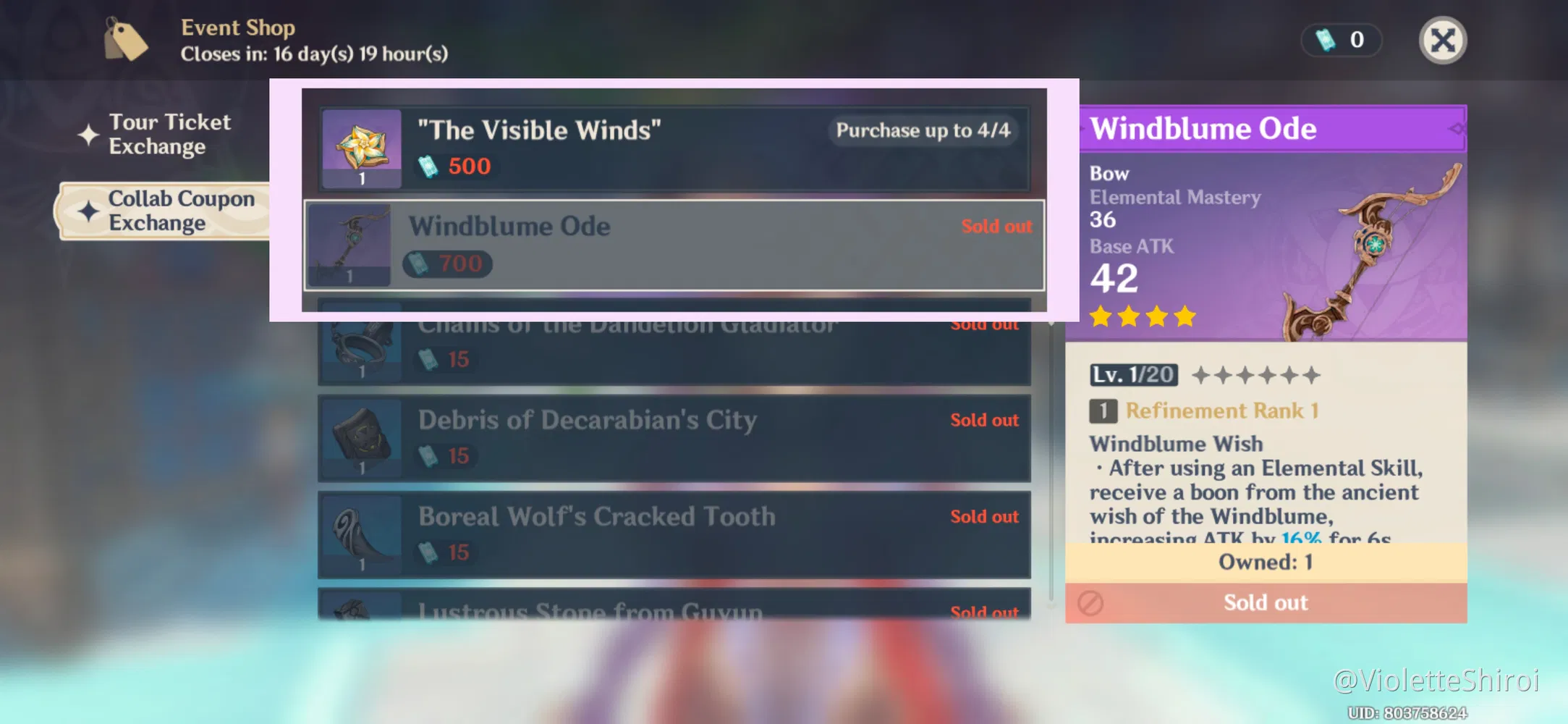Select "The Visible Winds" glider item icon
Viewport: 1568px width, 724px height.
pos(362,148)
